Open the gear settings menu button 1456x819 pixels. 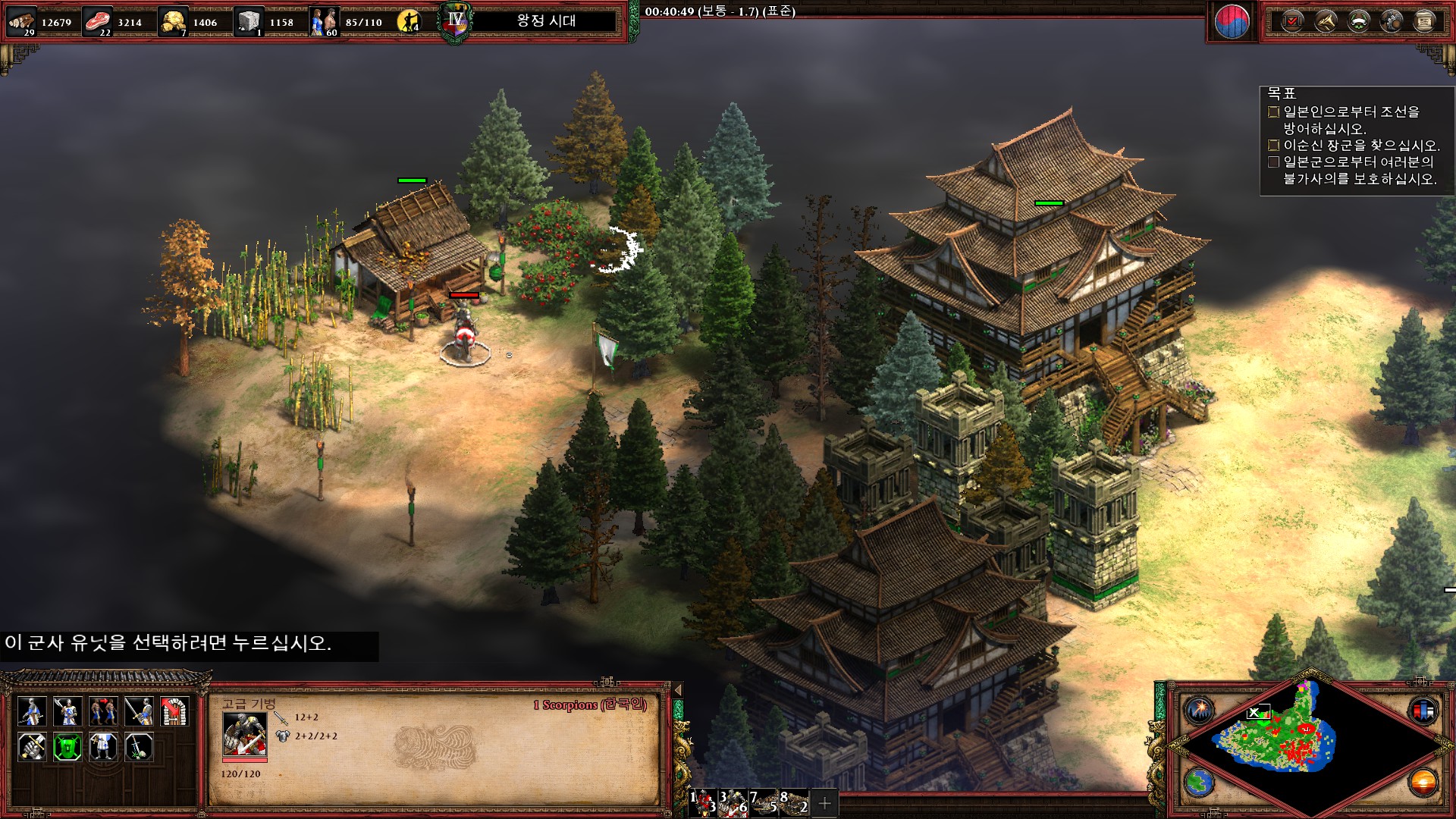tap(1392, 21)
